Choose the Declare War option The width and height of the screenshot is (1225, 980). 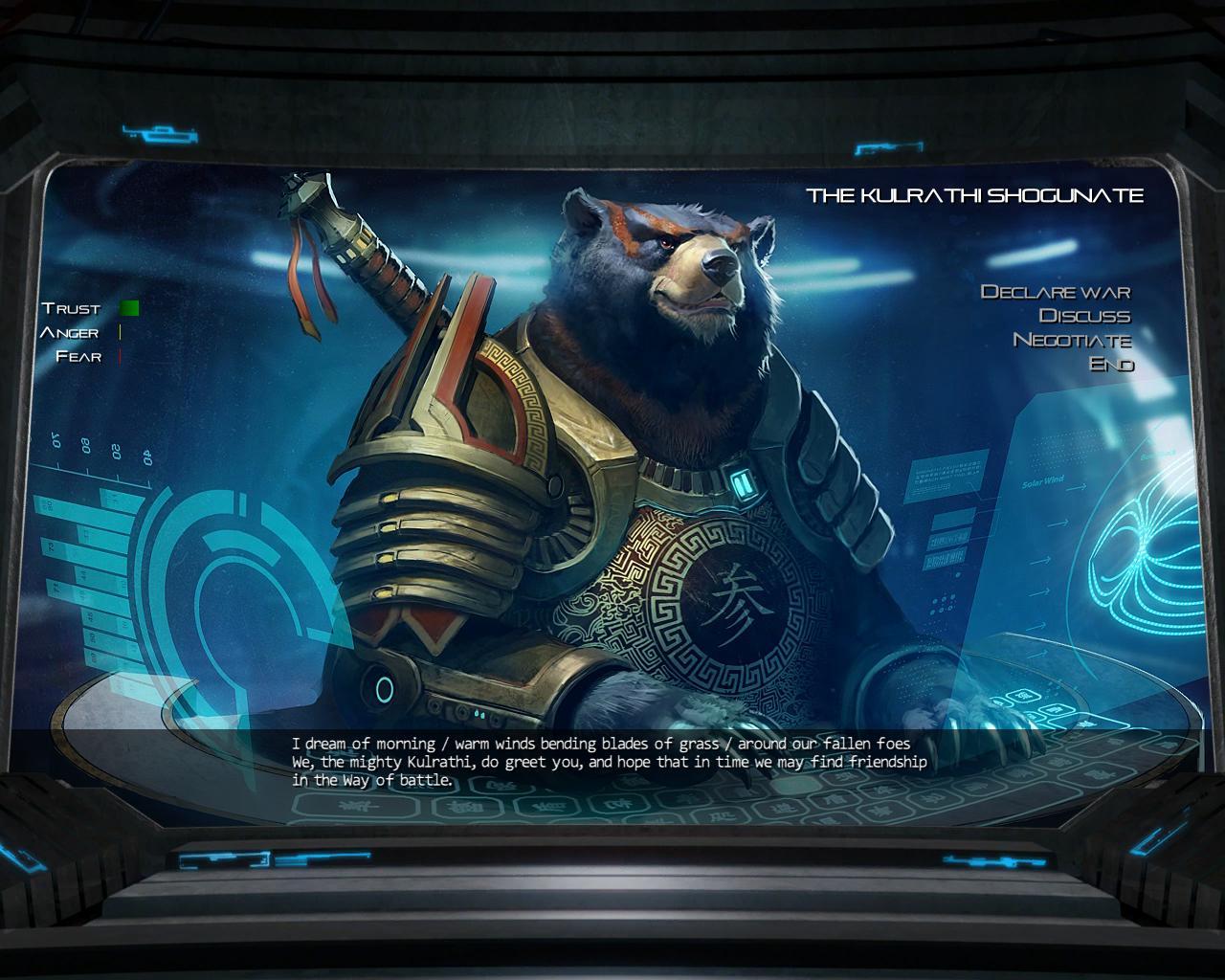coord(1056,292)
